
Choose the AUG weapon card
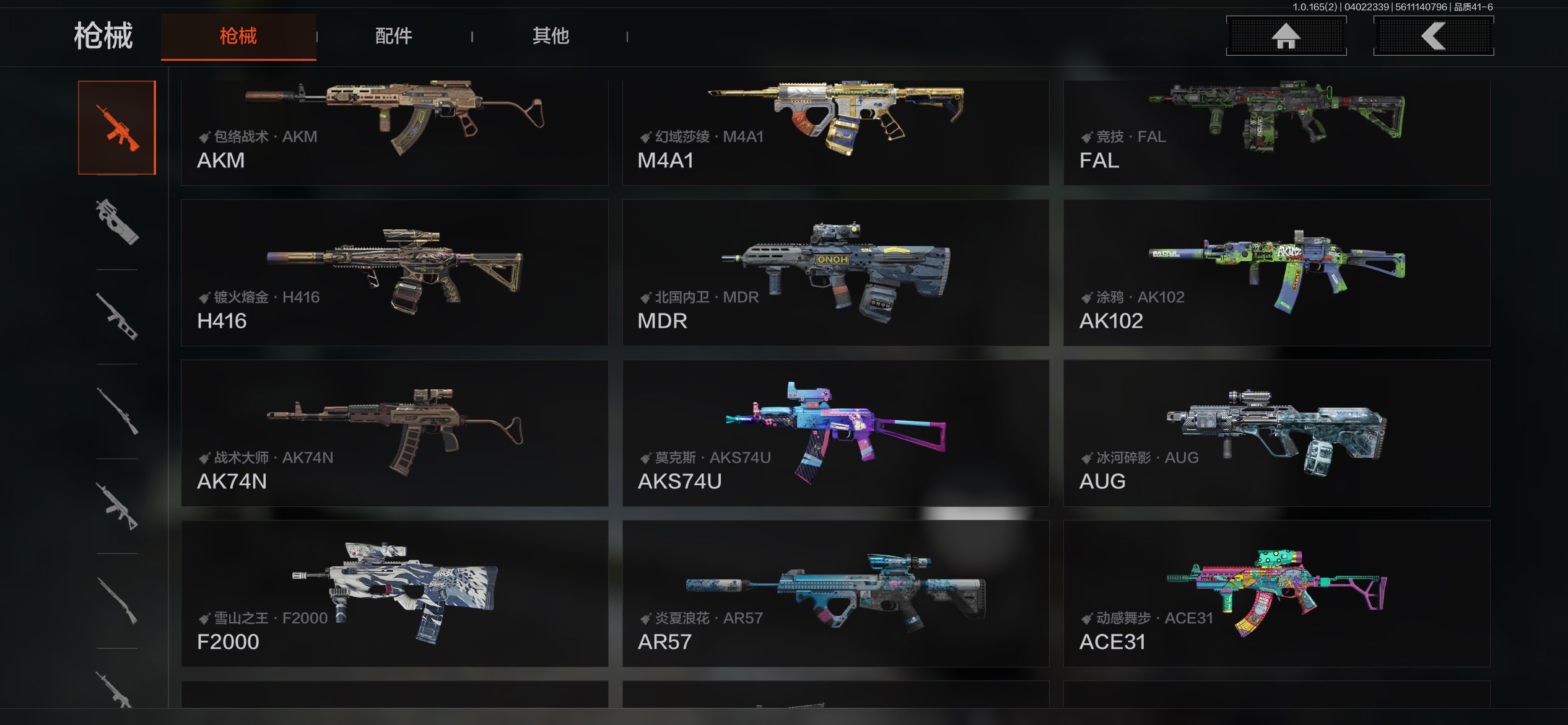(1276, 433)
